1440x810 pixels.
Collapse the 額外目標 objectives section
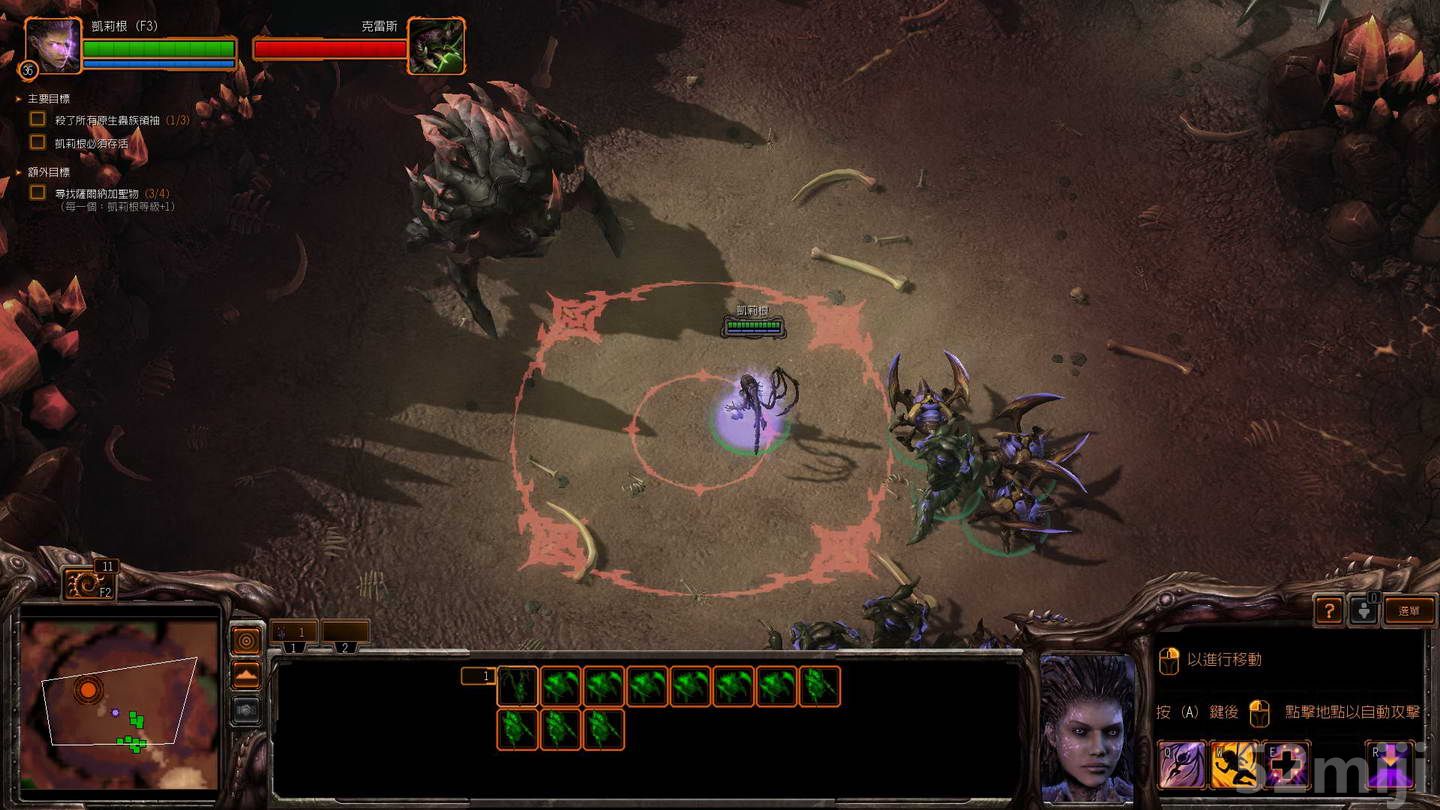pyautogui.click(x=16, y=173)
